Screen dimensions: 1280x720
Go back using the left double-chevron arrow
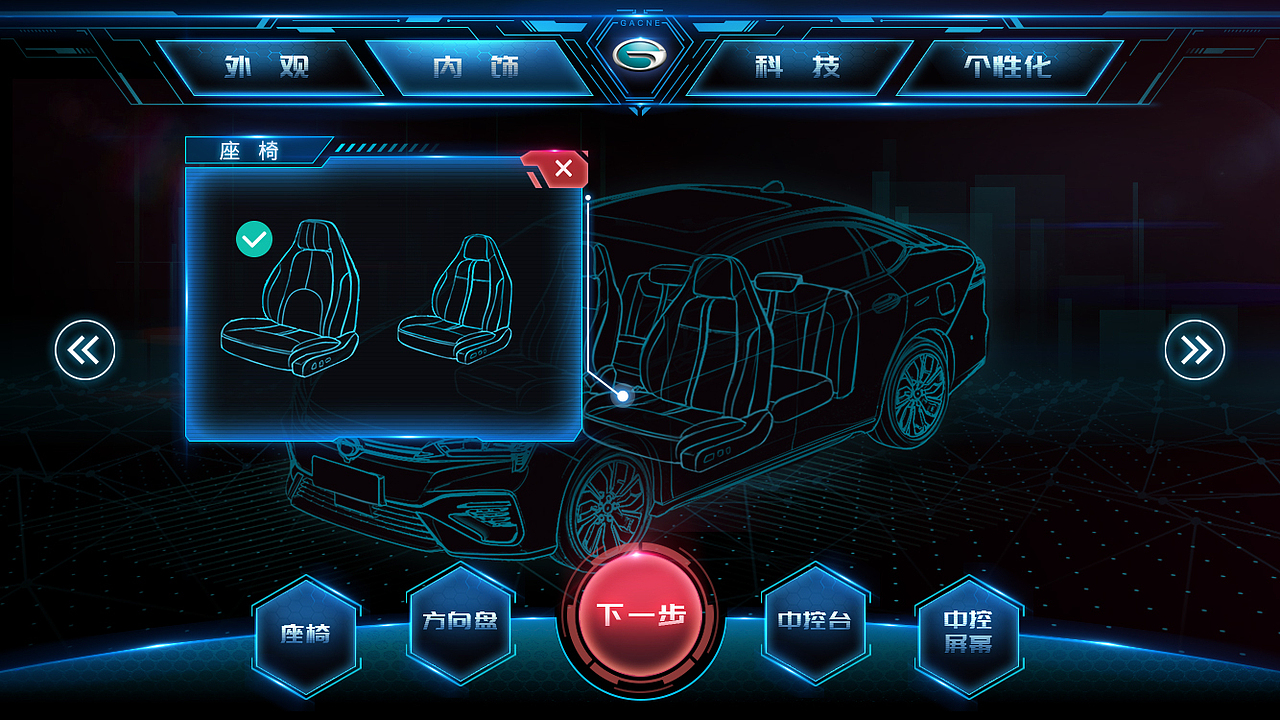click(85, 350)
